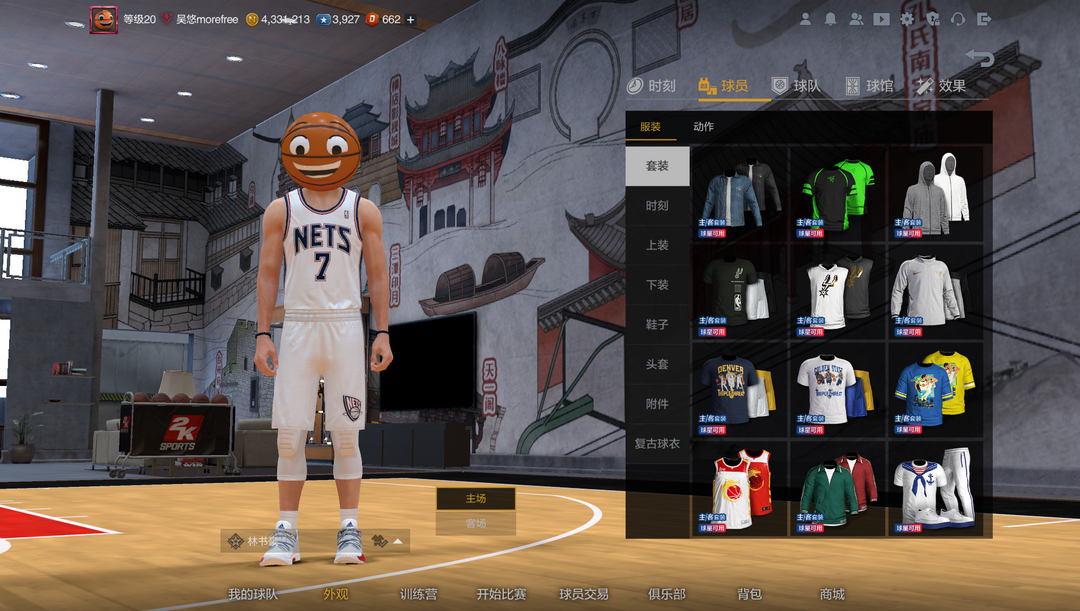Show the 复古球衣 (Retro Jerseys) category
Image resolution: width=1080 pixels, height=611 pixels.
coord(657,443)
